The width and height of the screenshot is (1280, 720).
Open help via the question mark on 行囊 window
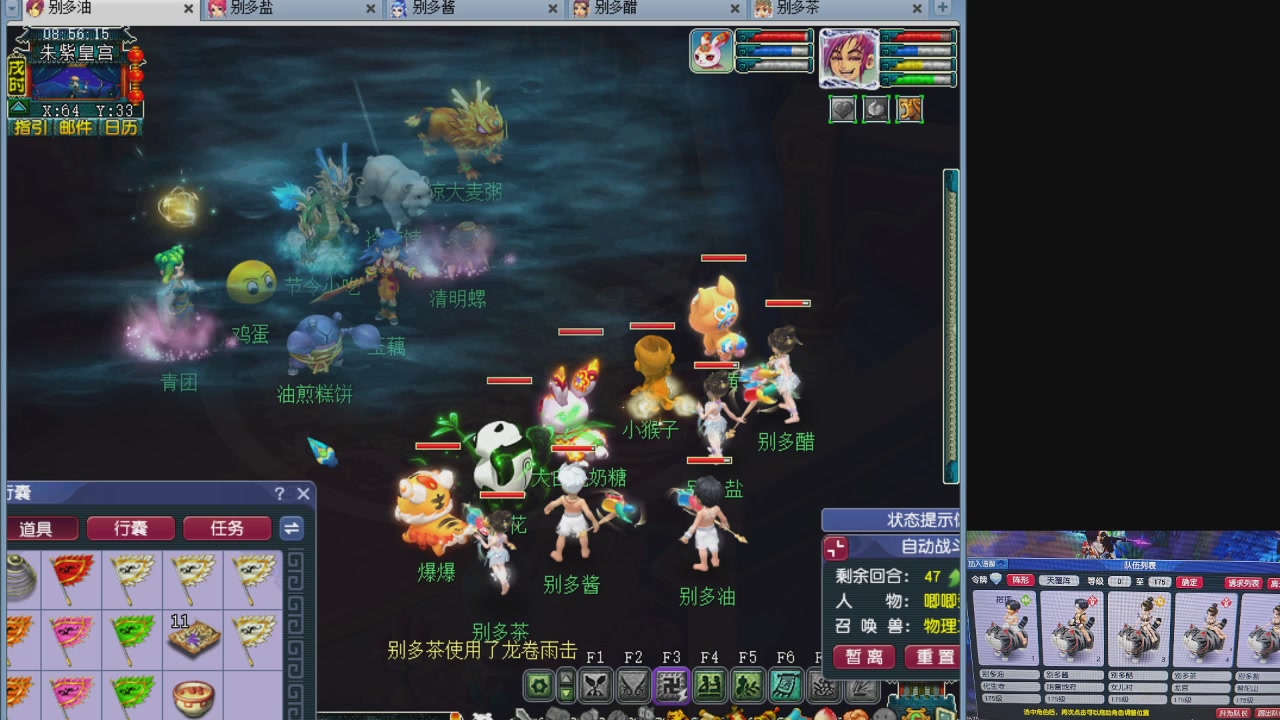tap(278, 493)
